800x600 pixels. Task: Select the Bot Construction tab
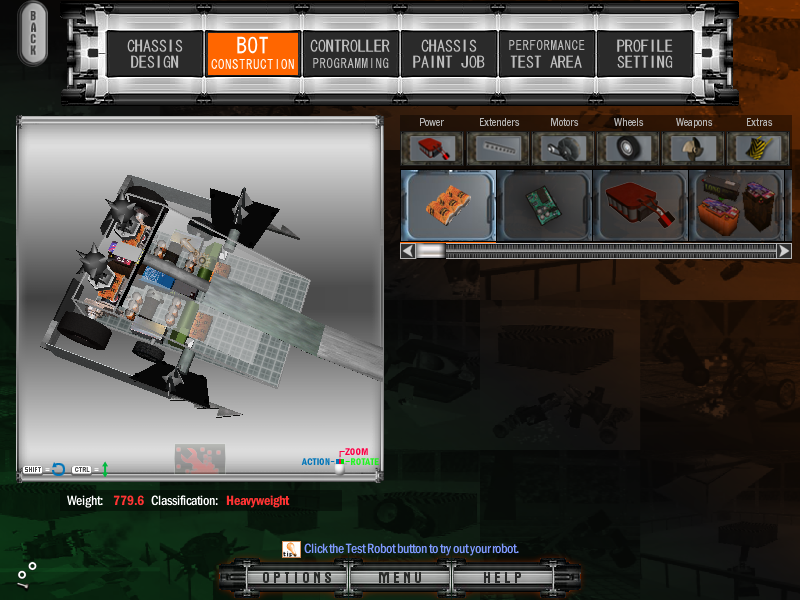pyautogui.click(x=253, y=54)
